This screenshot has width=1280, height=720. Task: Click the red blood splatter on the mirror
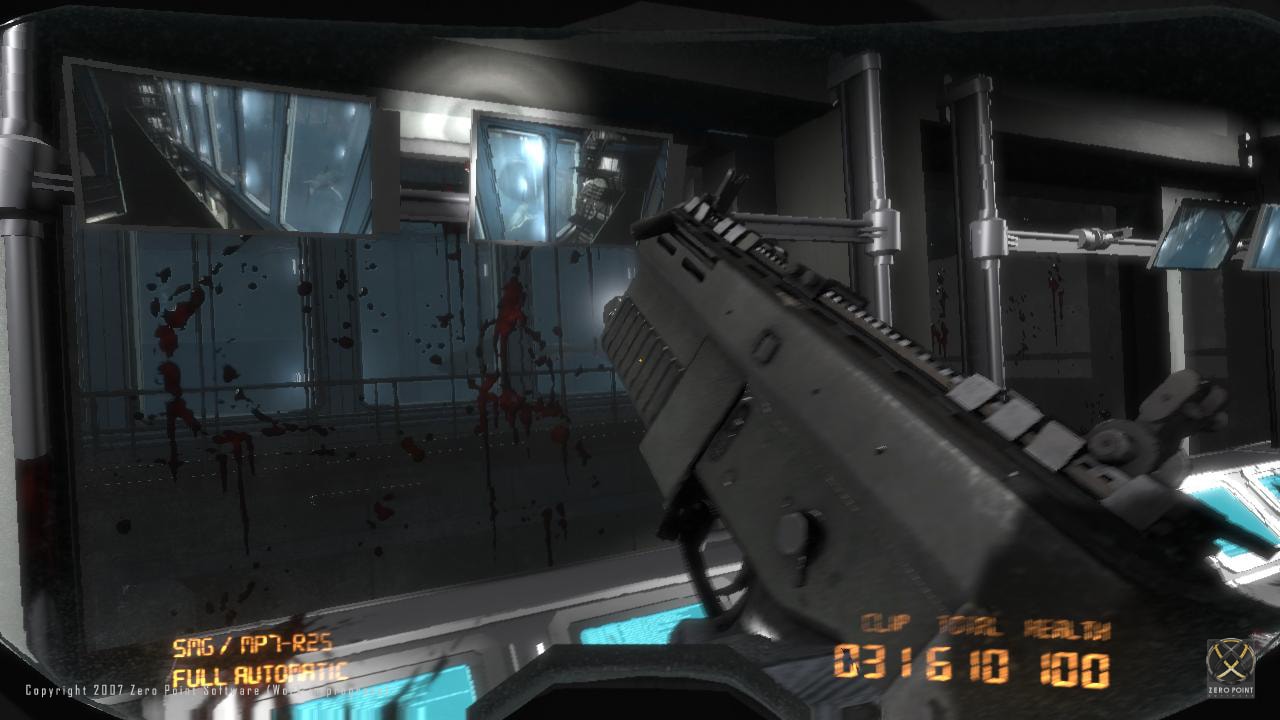click(510, 320)
